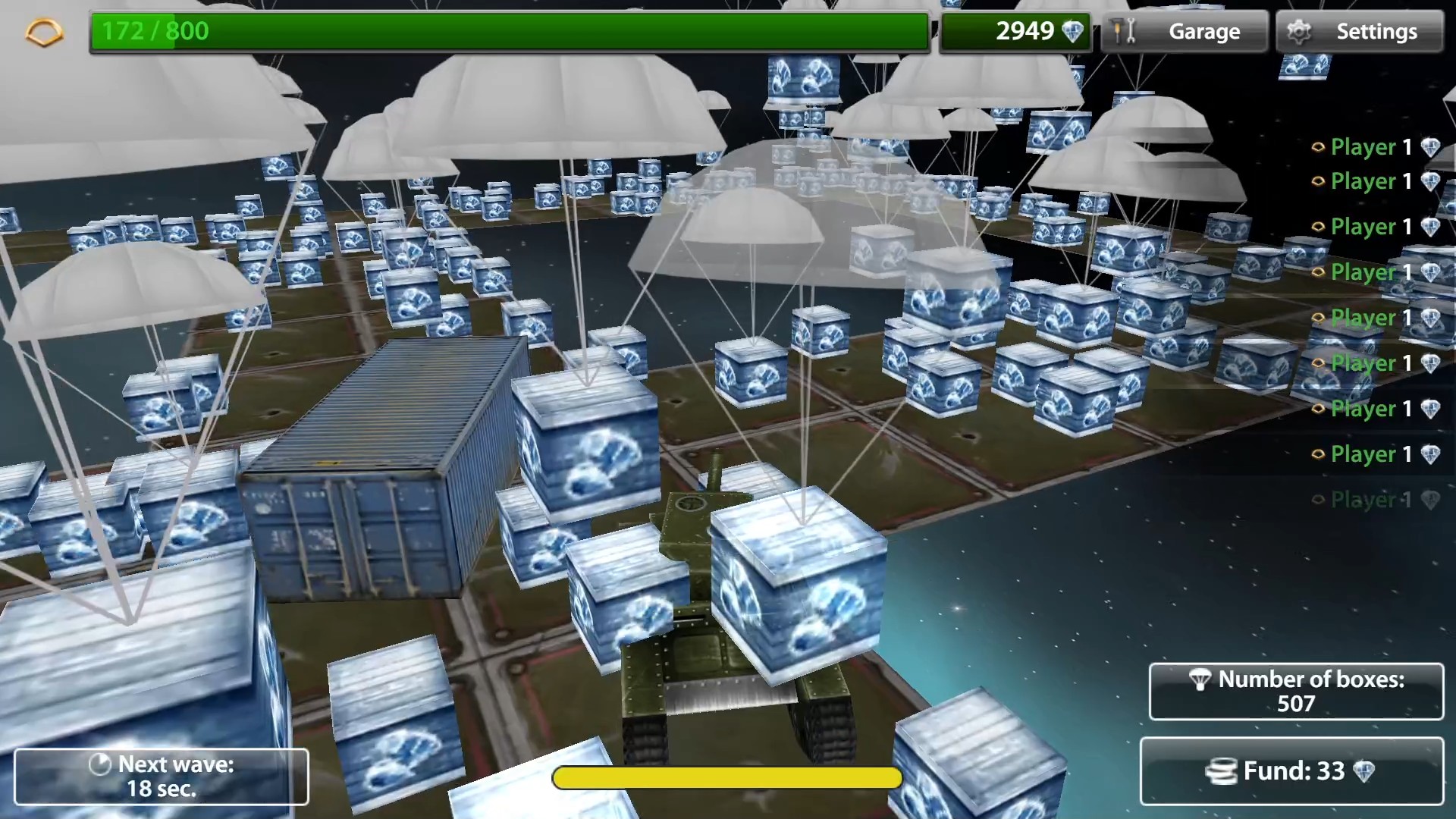Click the parachute-diamond icon on Number of boxes panel
This screenshot has height=819, width=1456.
point(1202,681)
